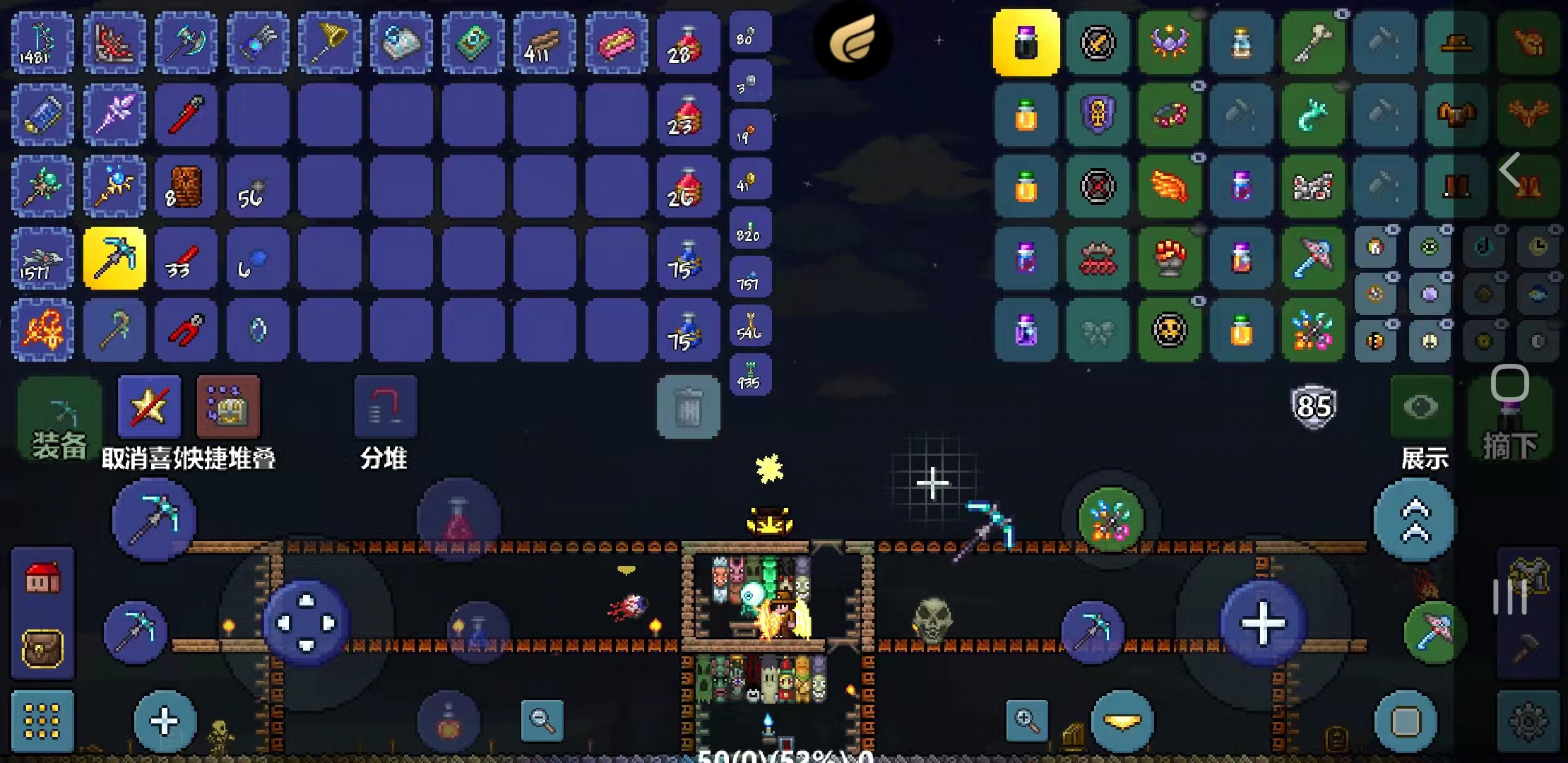Select the golden bug net slot
Viewport: 1568px width, 763px height.
(x=329, y=42)
